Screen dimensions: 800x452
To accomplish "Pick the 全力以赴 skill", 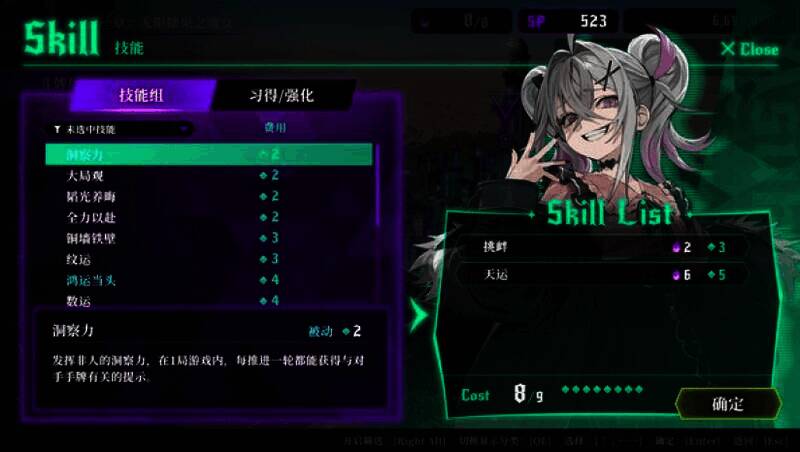I will [208, 217].
